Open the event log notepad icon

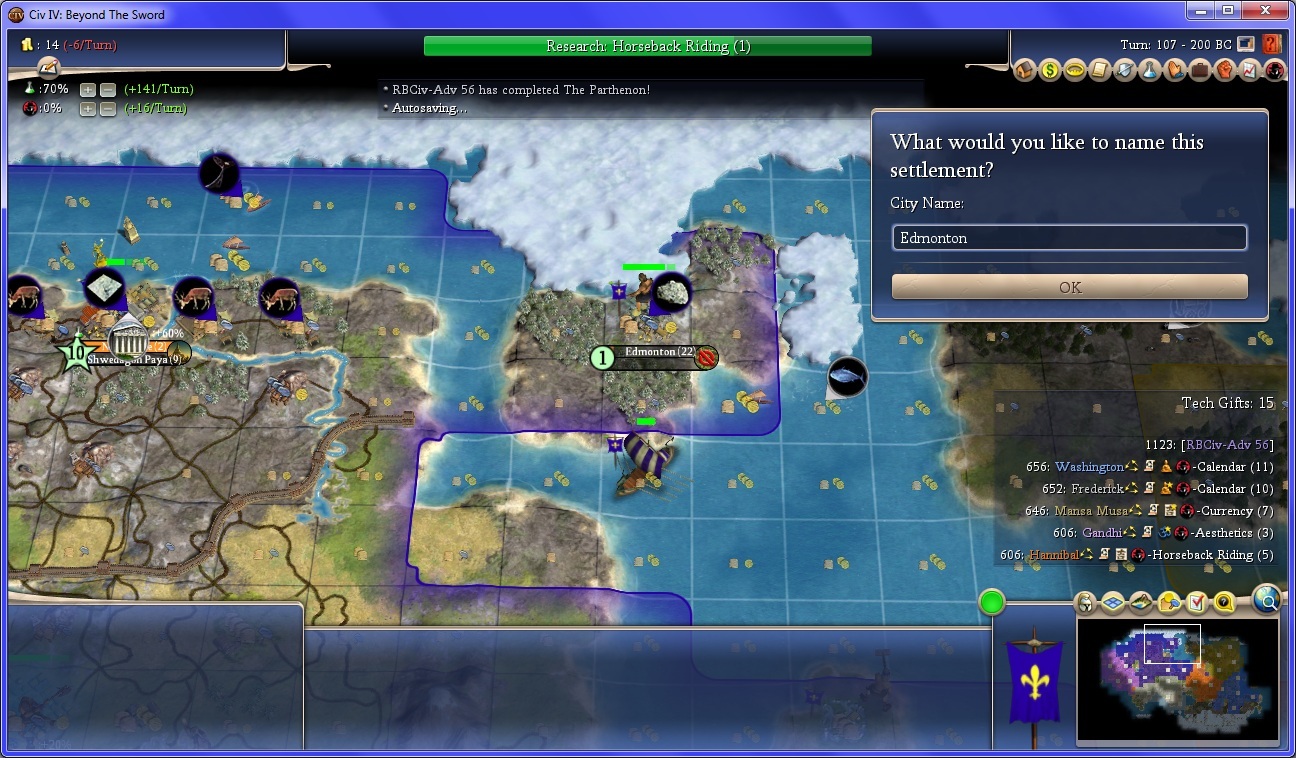pos(48,66)
